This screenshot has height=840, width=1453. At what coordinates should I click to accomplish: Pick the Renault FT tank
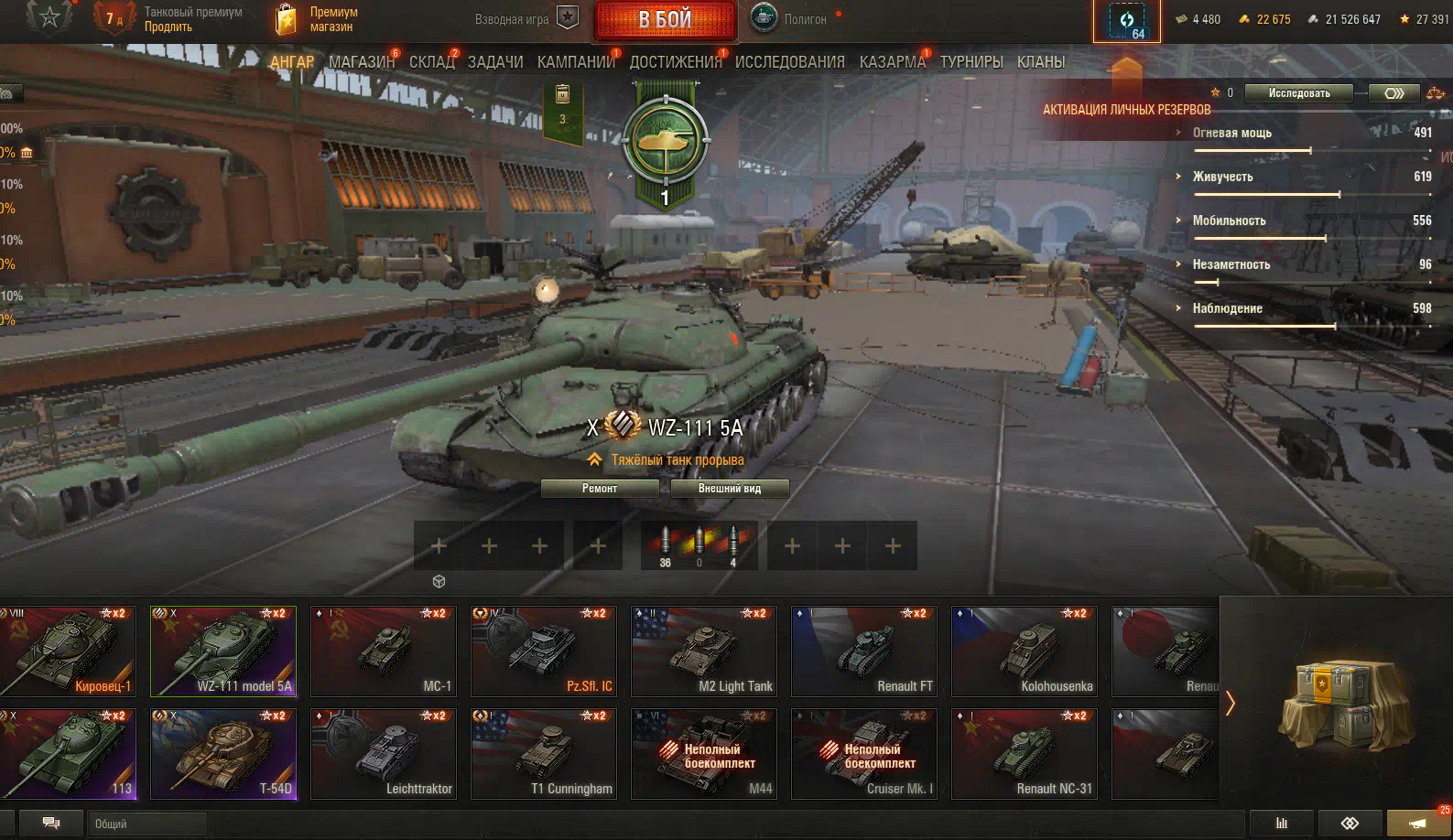pyautogui.click(x=863, y=652)
